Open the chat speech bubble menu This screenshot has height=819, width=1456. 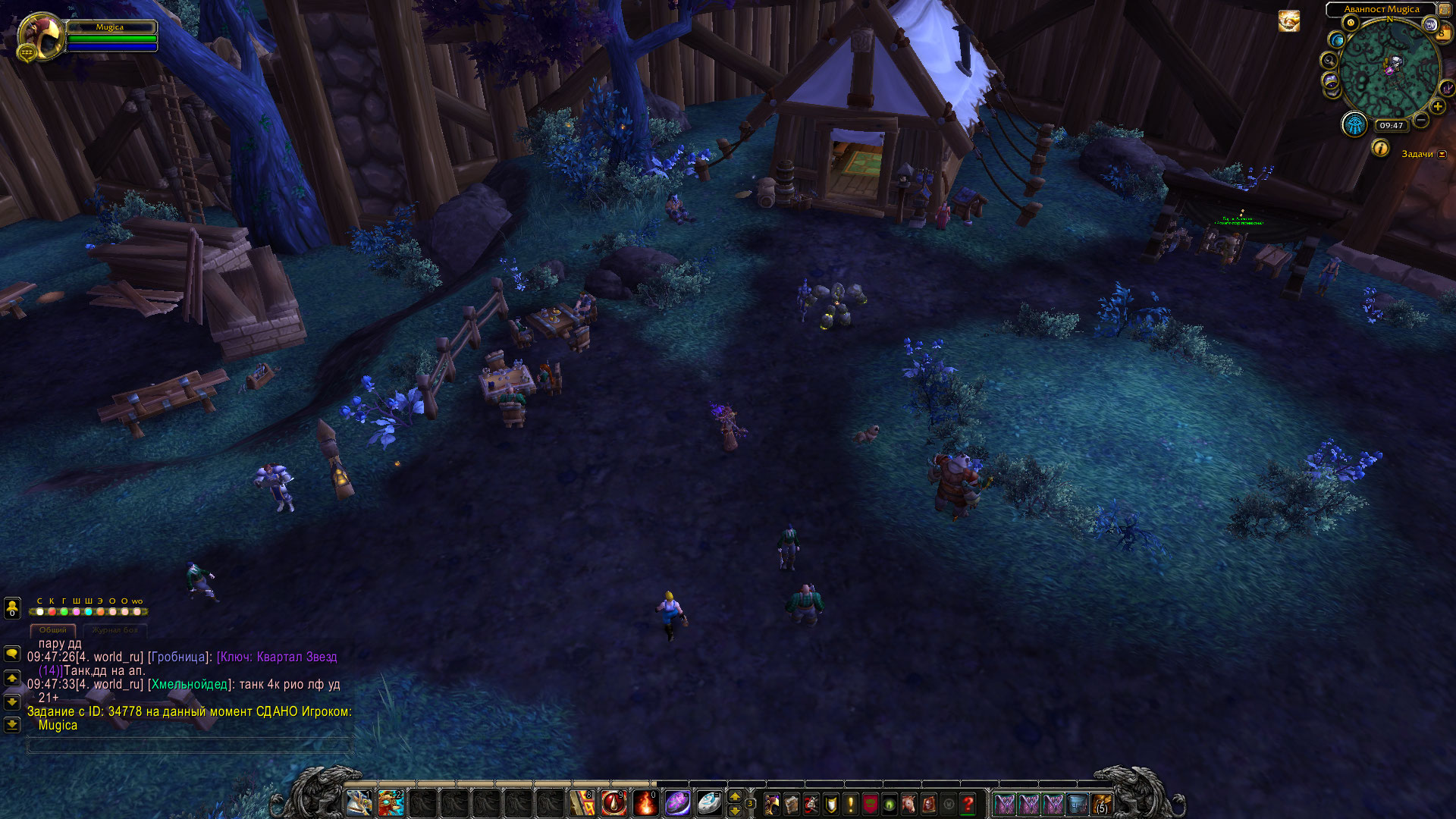click(x=12, y=654)
